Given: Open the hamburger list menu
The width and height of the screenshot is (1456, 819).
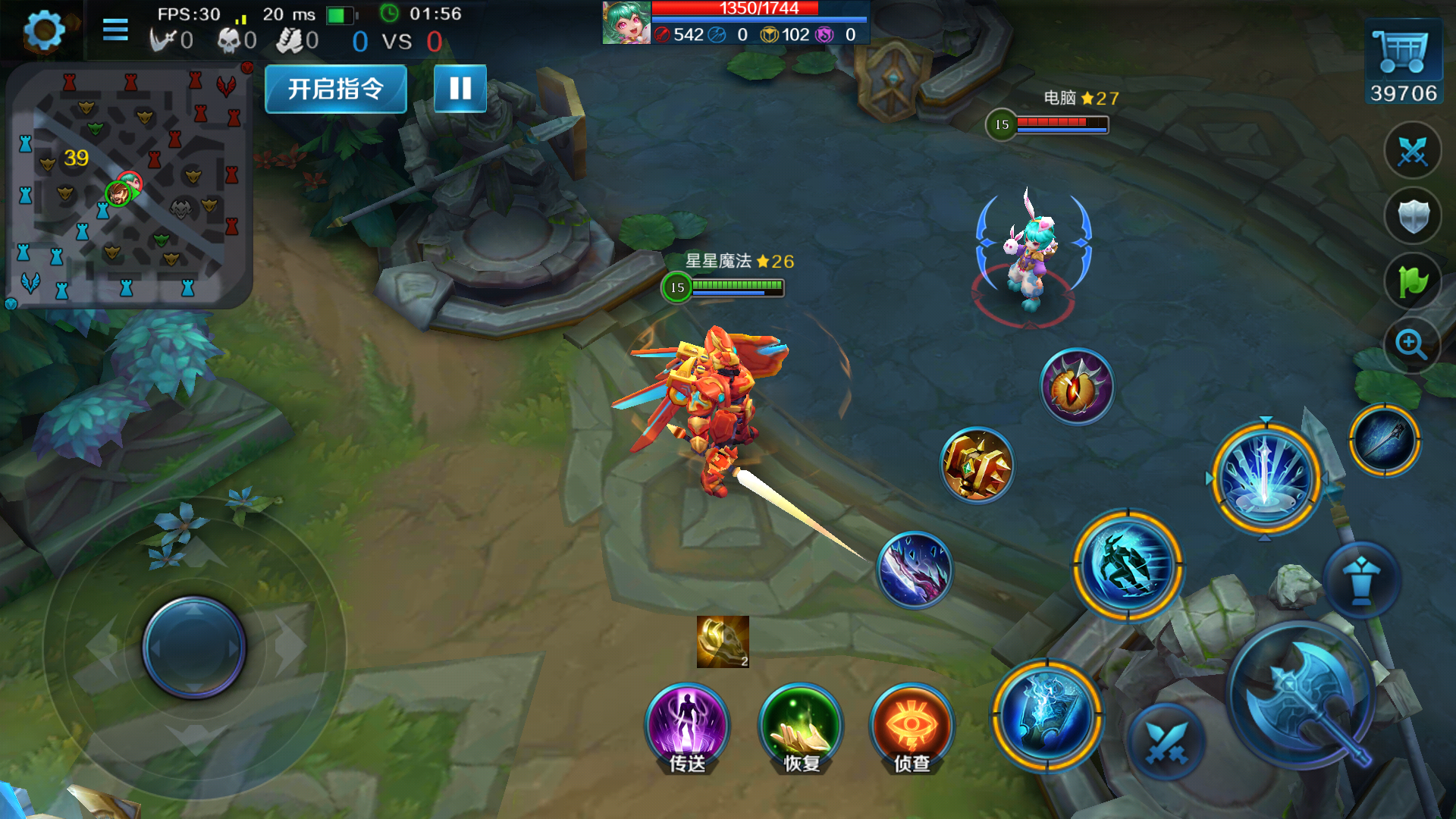Looking at the screenshot, I should pos(115,30).
